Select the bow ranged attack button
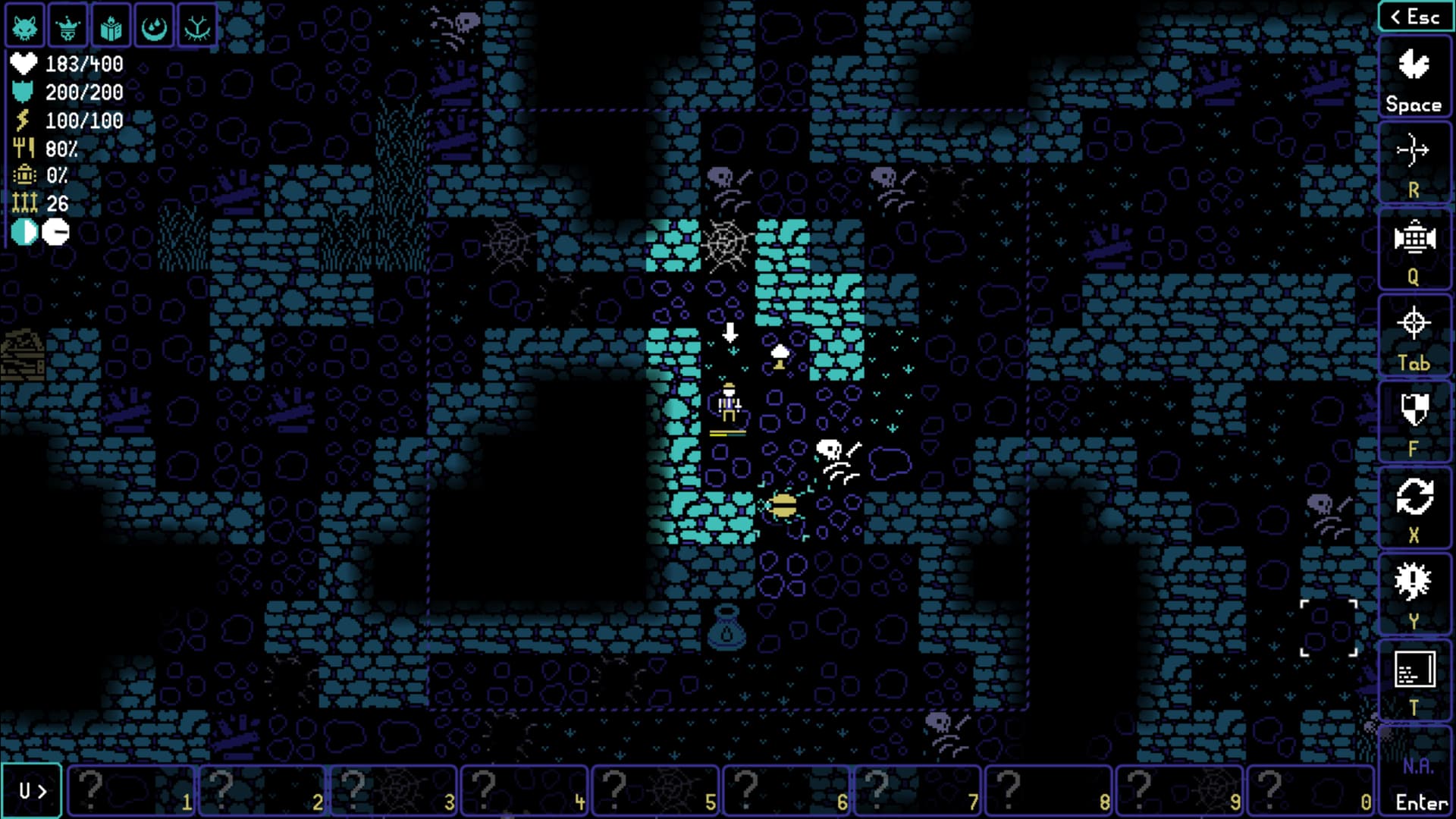This screenshot has width=1456, height=819. (x=1414, y=163)
